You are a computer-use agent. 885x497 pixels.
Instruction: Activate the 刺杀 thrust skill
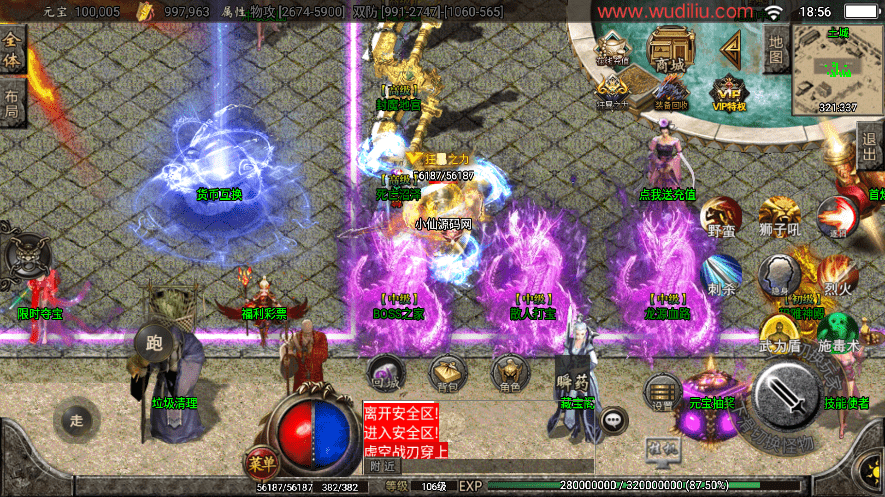coord(720,276)
